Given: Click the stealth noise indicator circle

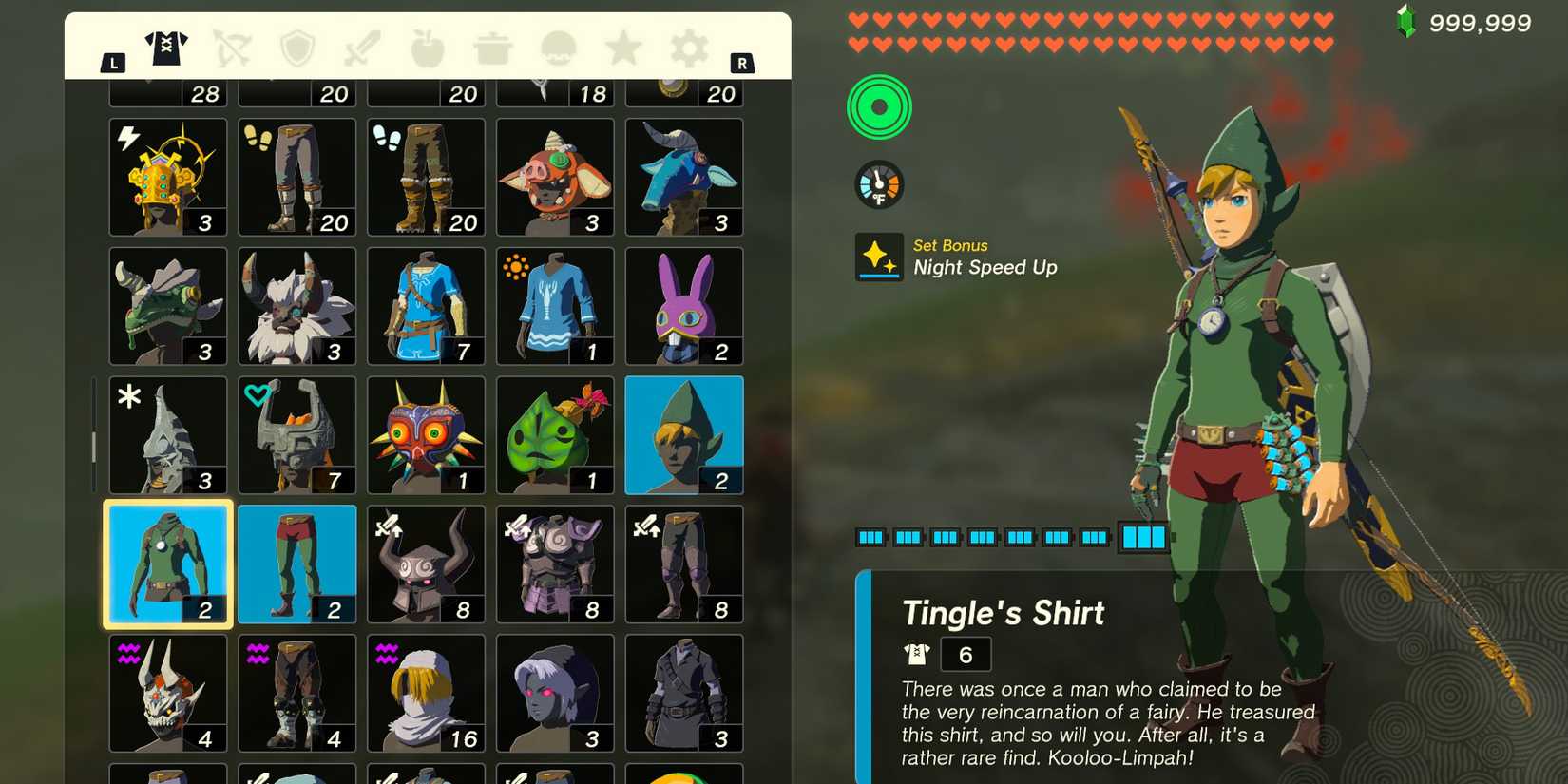Looking at the screenshot, I should click(879, 107).
